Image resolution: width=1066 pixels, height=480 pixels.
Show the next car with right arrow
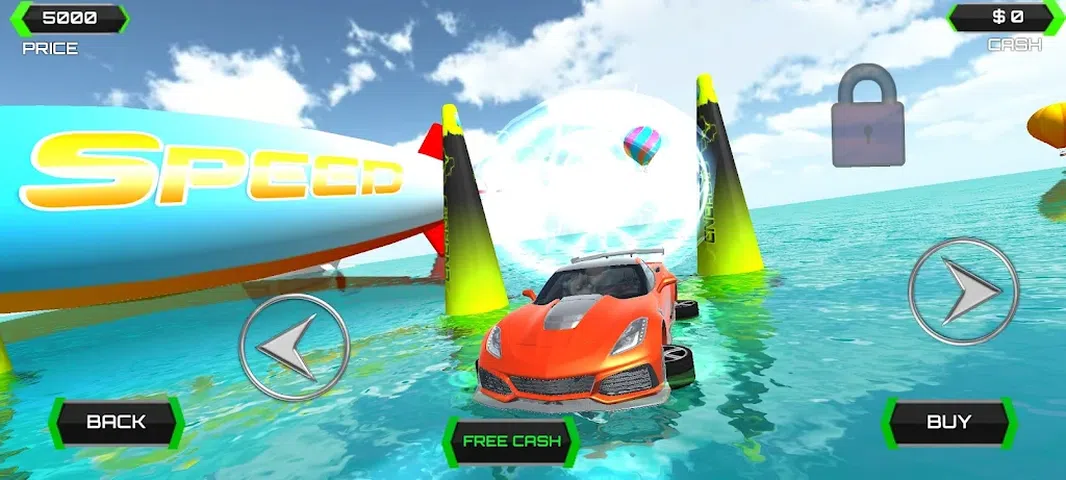963,291
